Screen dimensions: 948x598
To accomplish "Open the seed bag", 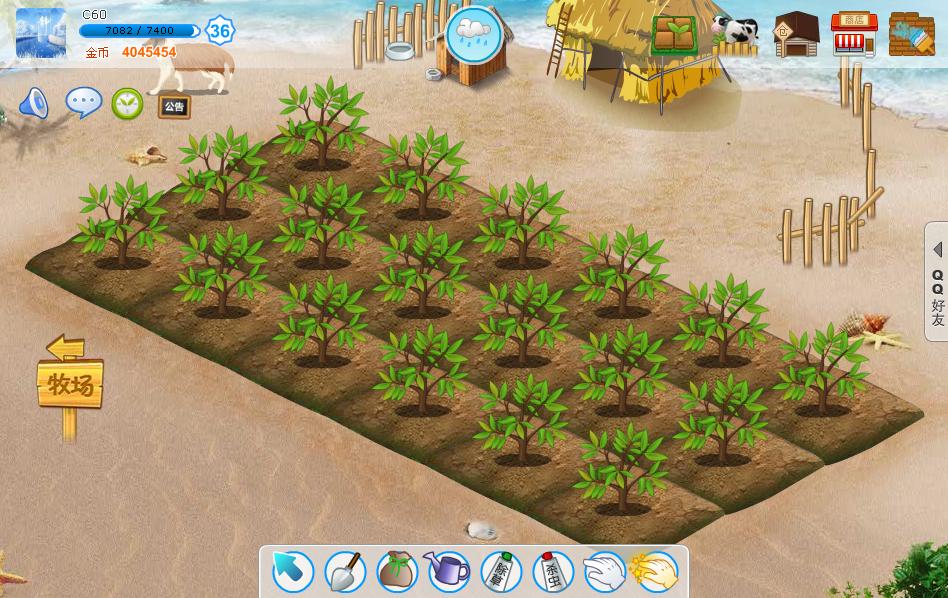I will coord(397,572).
